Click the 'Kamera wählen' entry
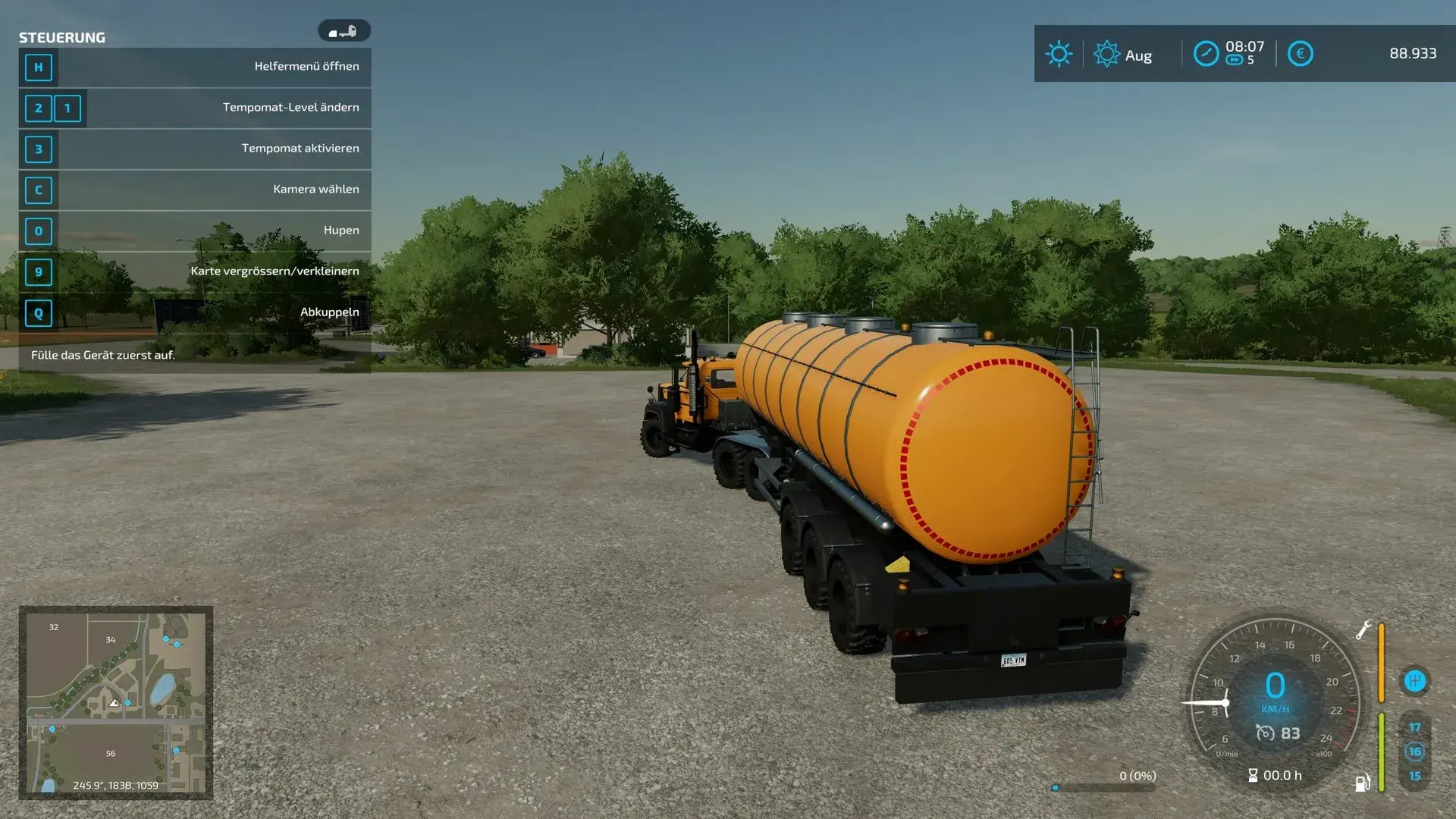This screenshot has width=1456, height=819. coord(195,190)
